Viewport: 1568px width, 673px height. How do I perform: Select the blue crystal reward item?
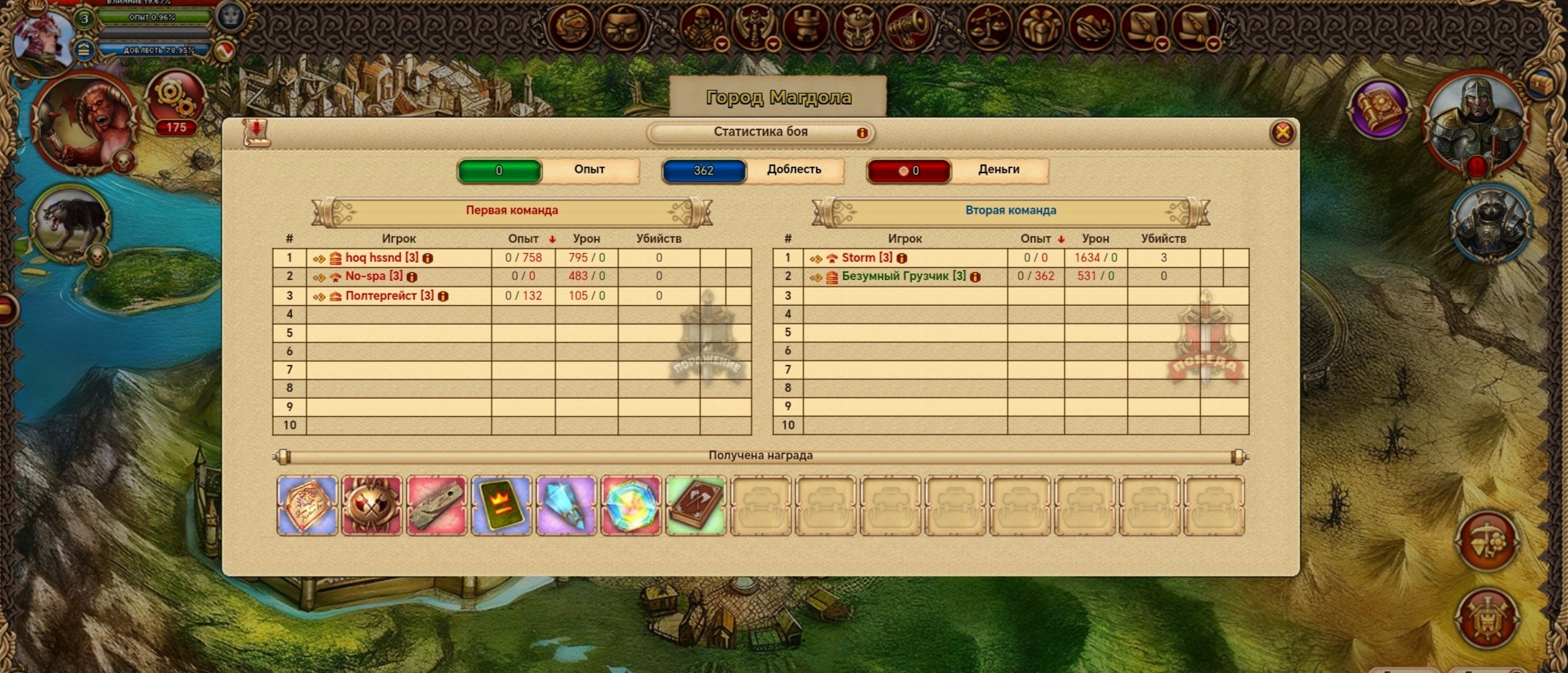[x=566, y=505]
